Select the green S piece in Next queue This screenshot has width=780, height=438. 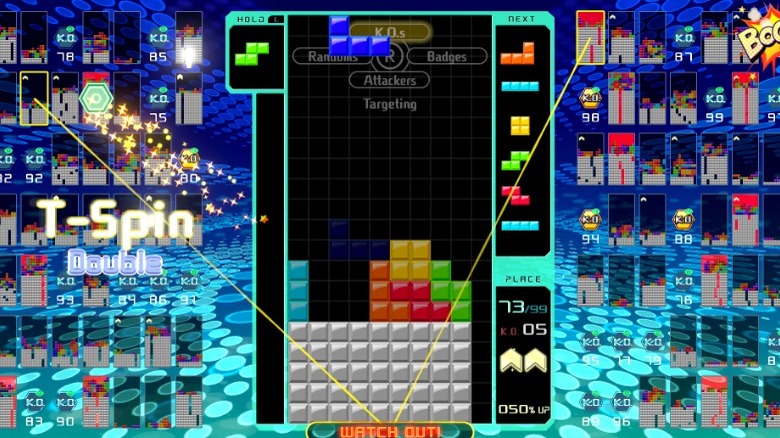pyautogui.click(x=516, y=160)
